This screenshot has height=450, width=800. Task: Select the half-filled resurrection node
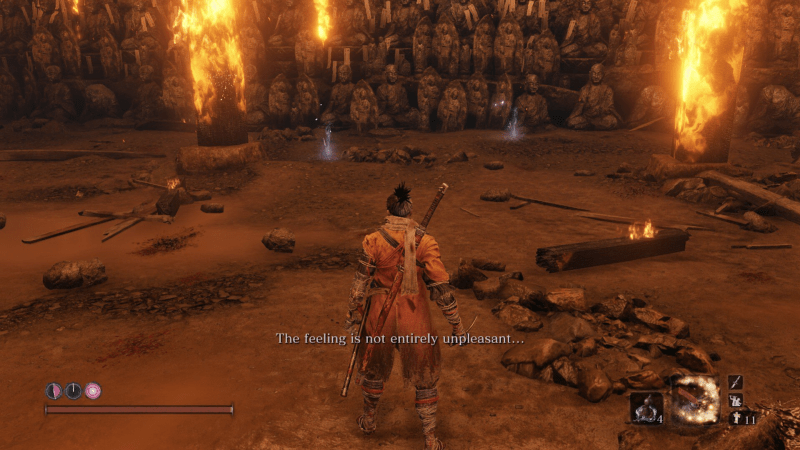[x=54, y=391]
